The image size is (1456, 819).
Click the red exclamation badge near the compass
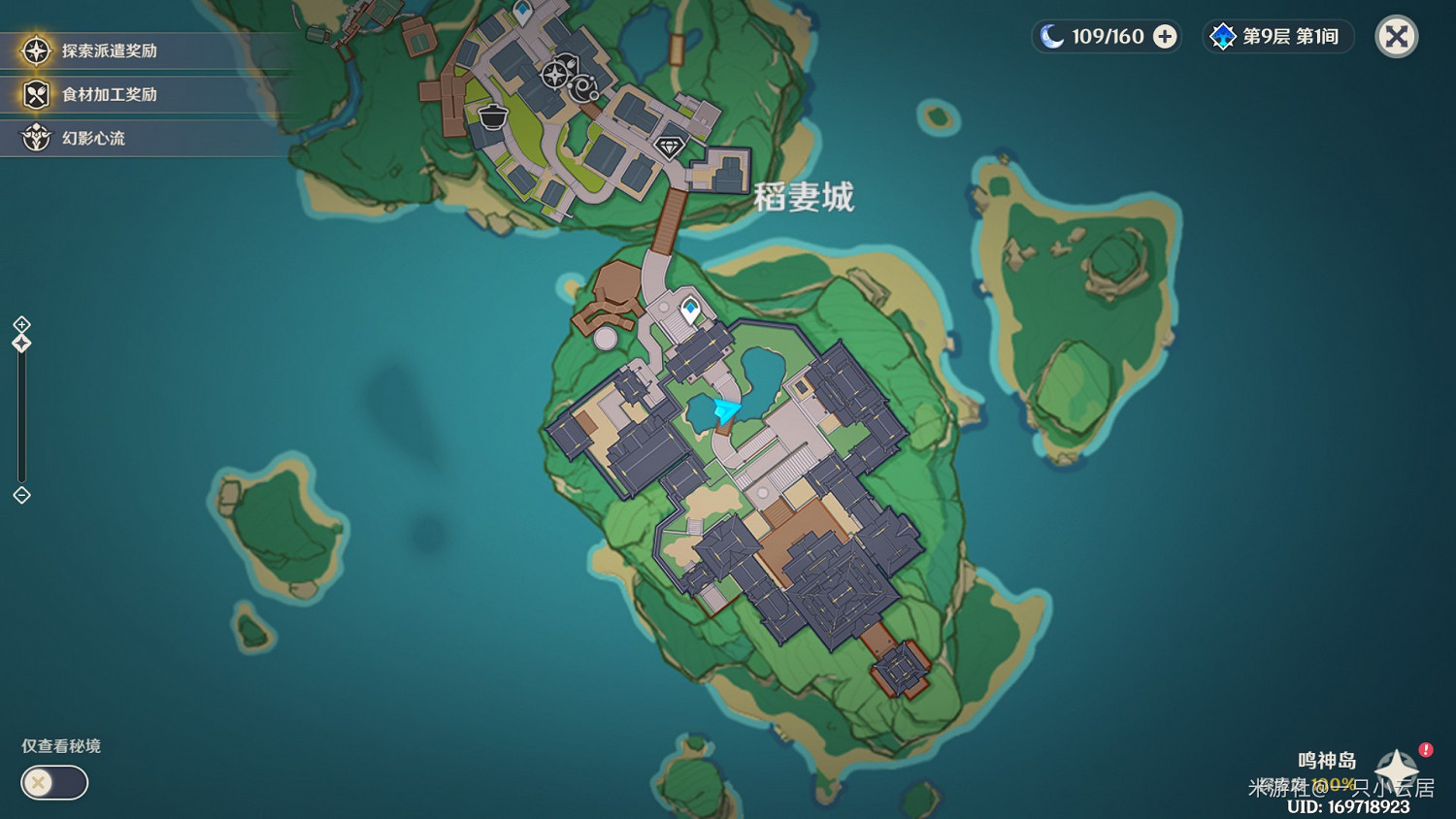click(1424, 748)
